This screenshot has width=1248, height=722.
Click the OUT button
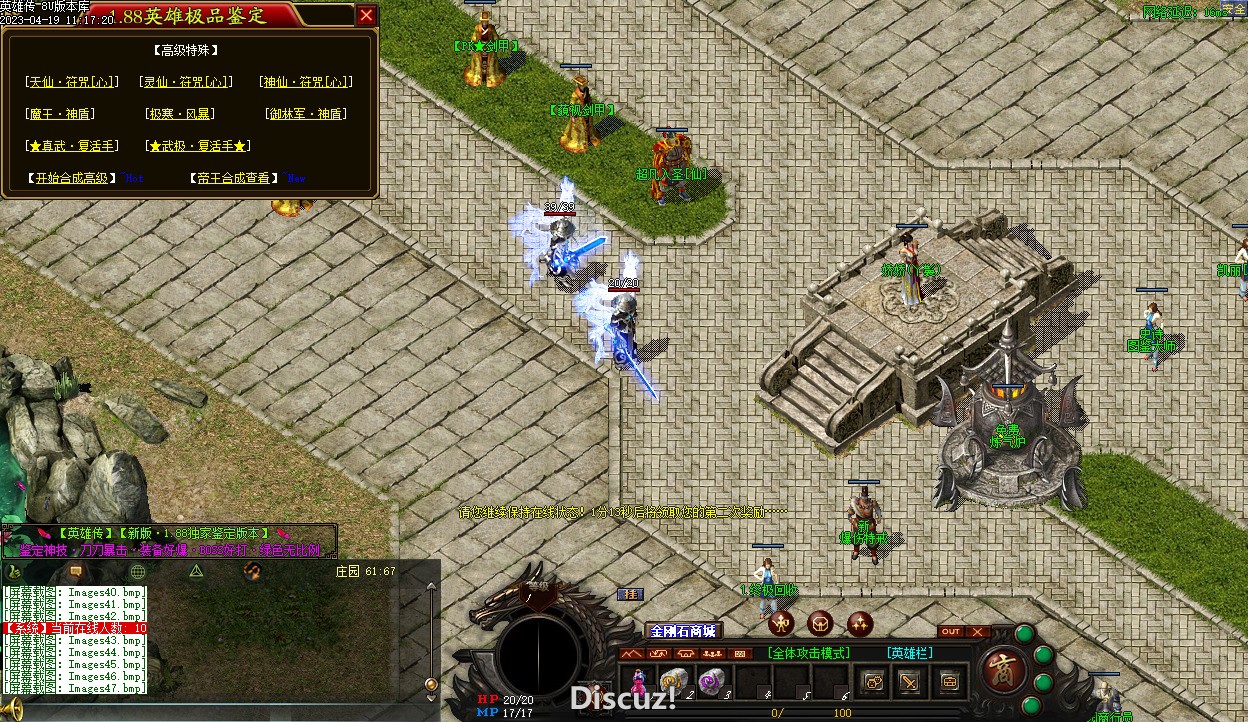pyautogui.click(x=951, y=631)
